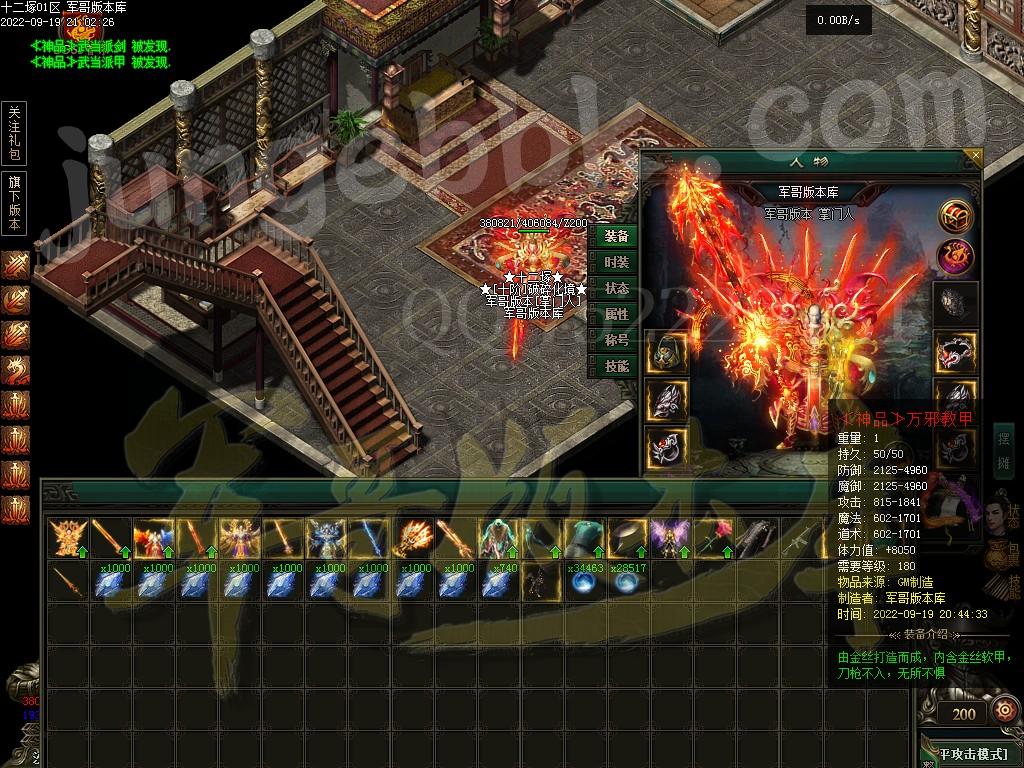
Task: Open the 旗下版本 side button
Action: pyautogui.click(x=14, y=203)
